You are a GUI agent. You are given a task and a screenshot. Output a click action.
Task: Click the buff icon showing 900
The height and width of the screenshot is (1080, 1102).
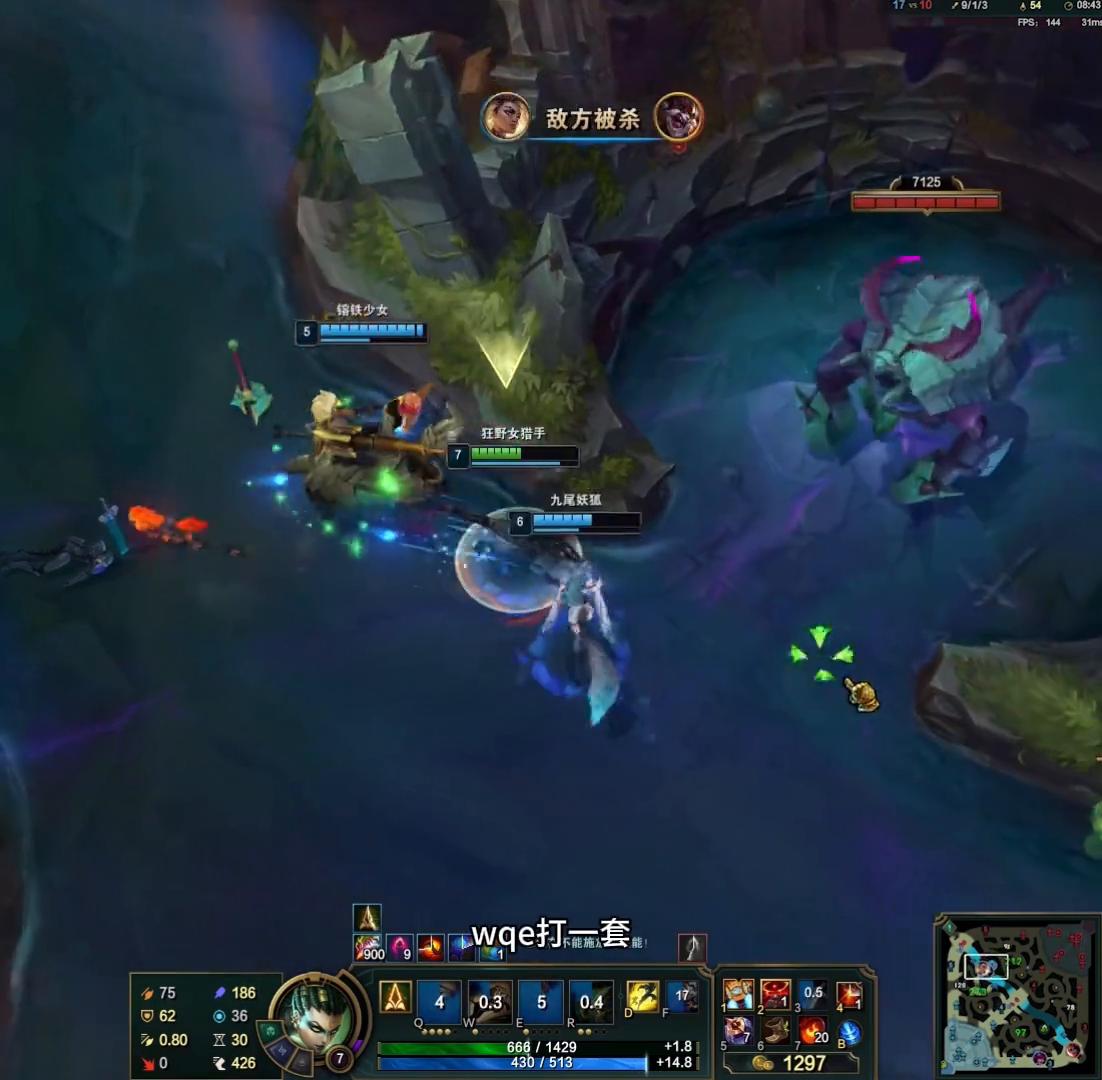tap(369, 947)
